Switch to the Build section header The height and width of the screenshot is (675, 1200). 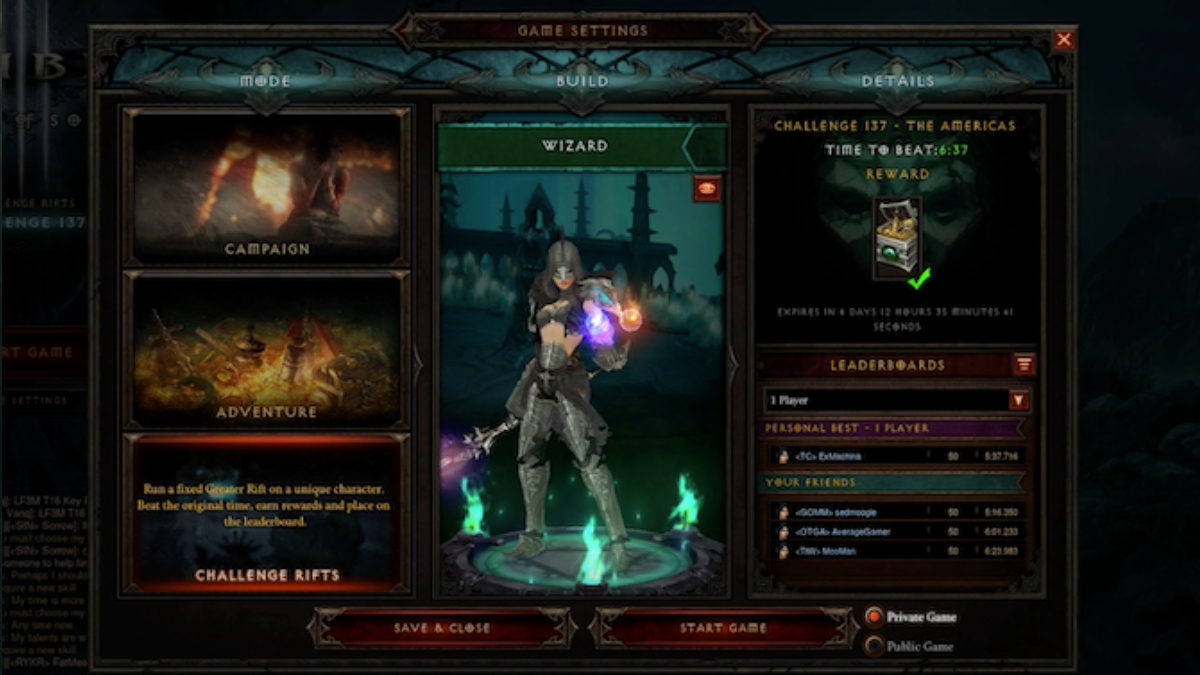(582, 81)
